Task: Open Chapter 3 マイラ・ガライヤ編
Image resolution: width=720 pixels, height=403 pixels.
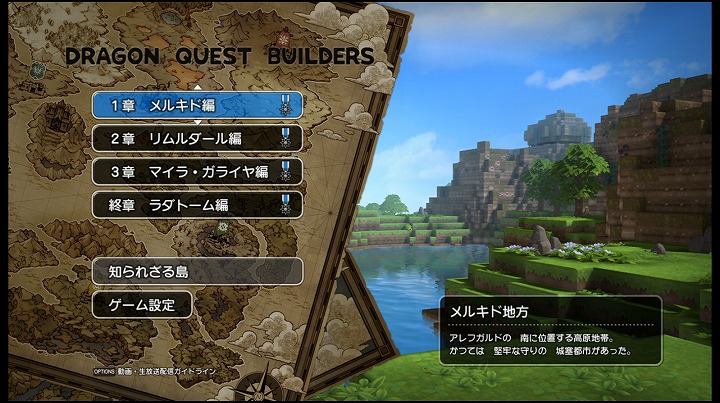Action: click(197, 171)
